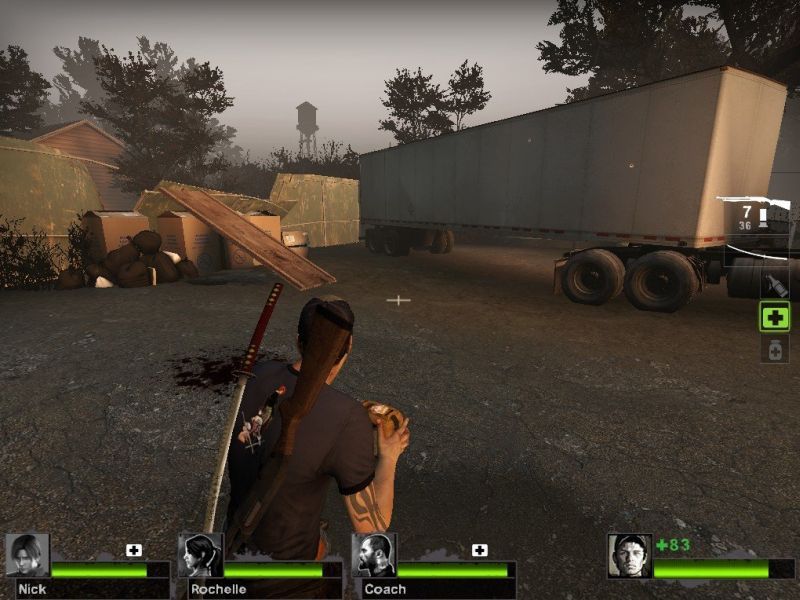Choose the green first aid kit slot

[775, 318]
